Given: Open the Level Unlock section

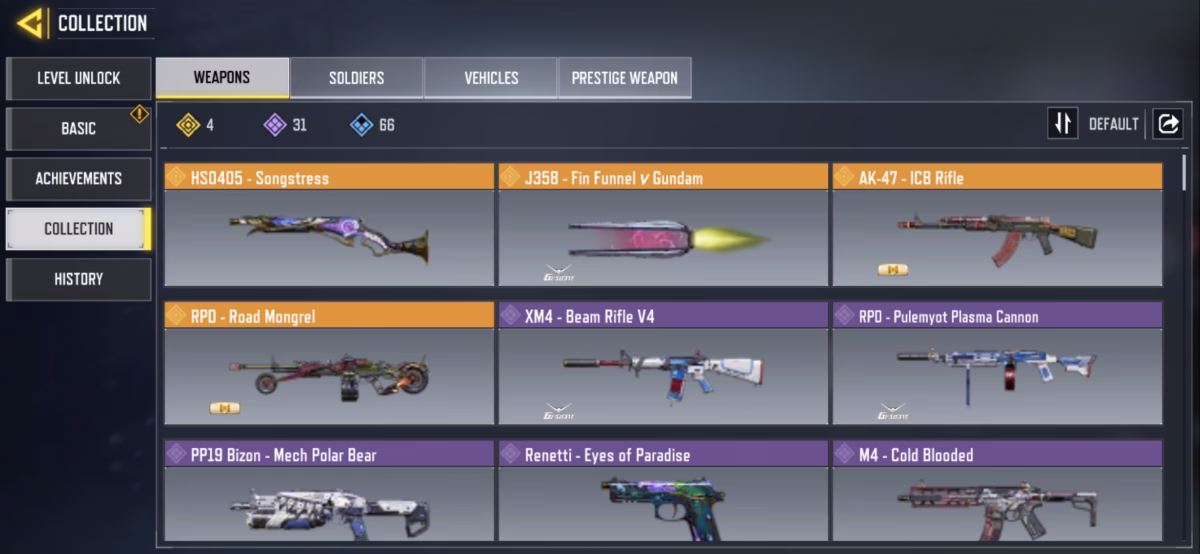Looking at the screenshot, I should coord(79,78).
